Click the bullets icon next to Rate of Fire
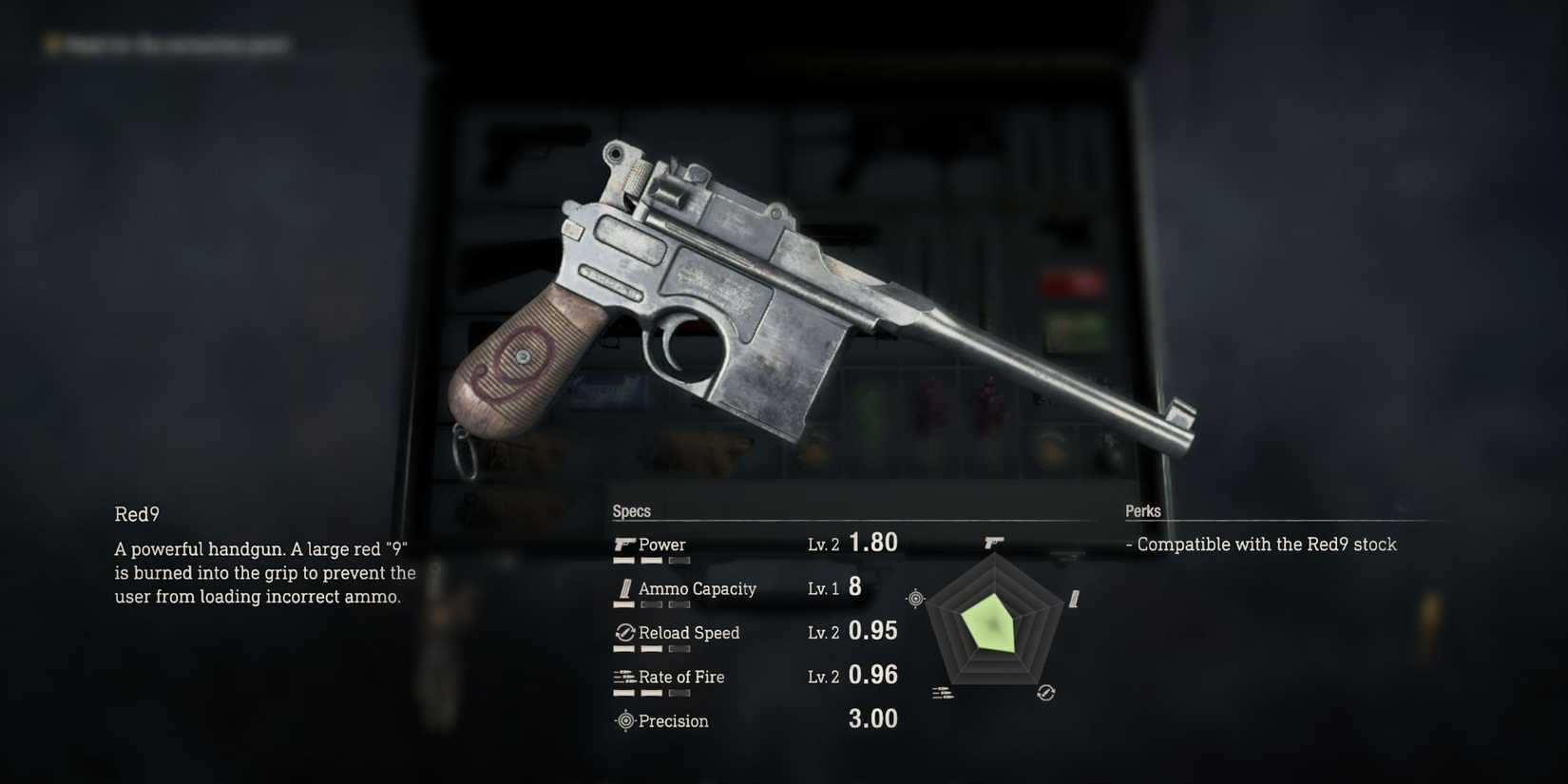Image resolution: width=1568 pixels, height=784 pixels. point(624,677)
